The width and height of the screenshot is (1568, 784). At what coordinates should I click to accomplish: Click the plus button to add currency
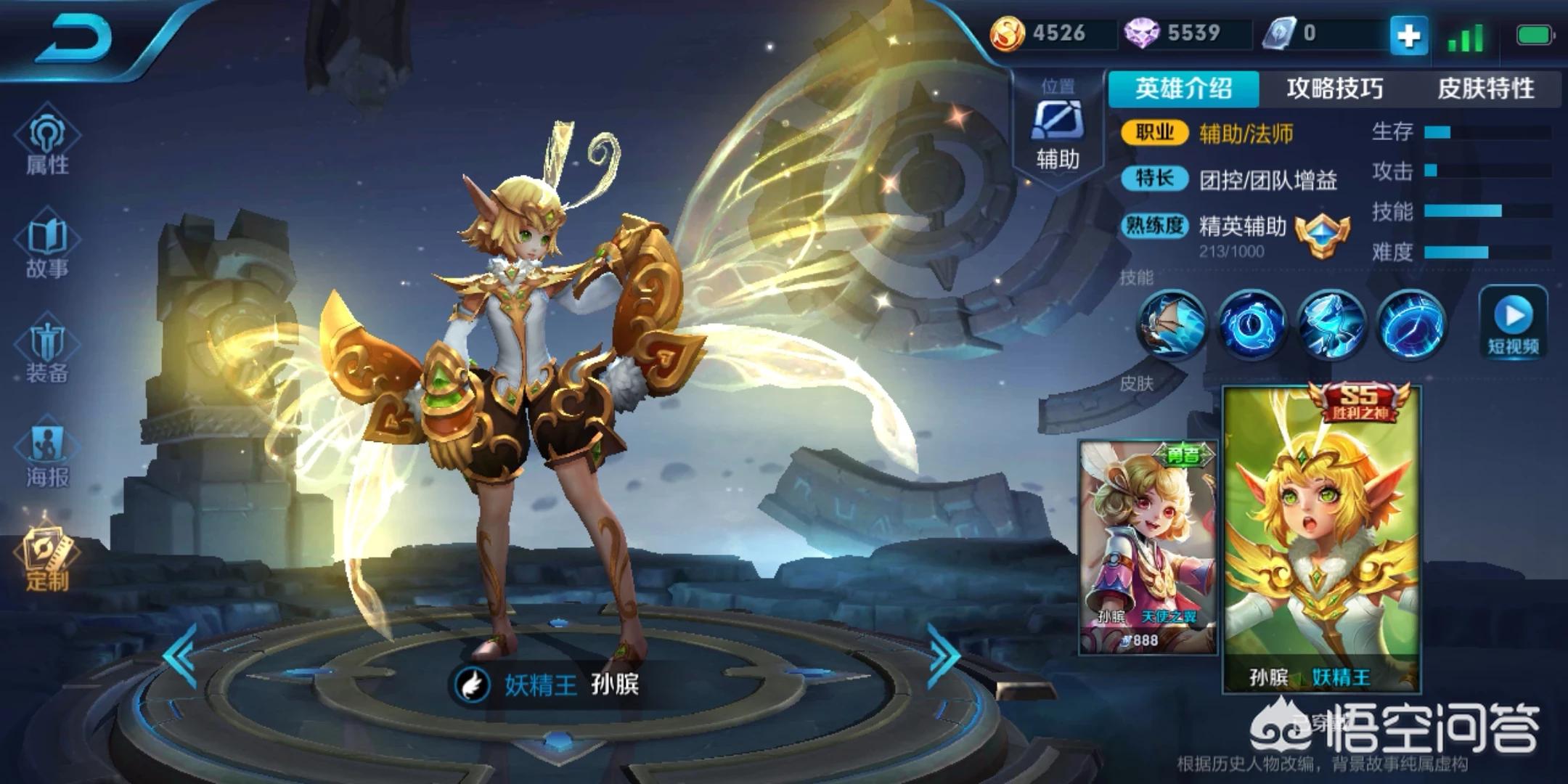[1408, 35]
